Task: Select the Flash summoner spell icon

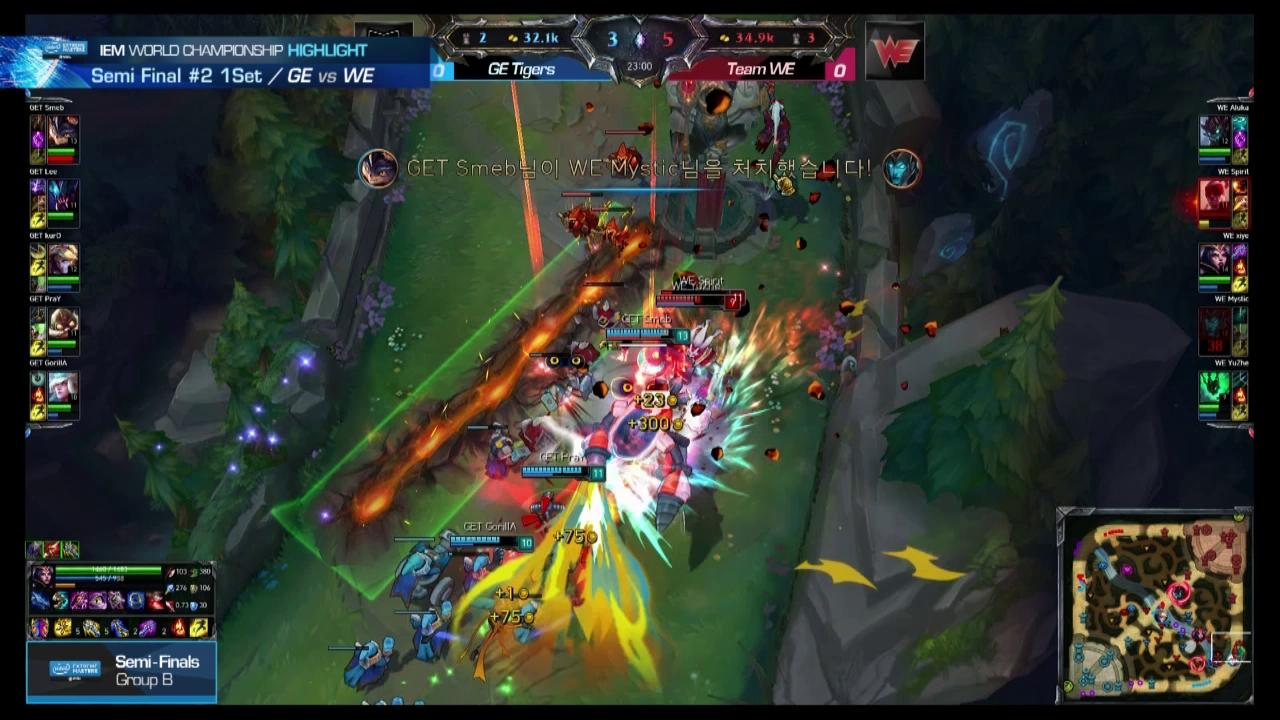Action: click(200, 629)
